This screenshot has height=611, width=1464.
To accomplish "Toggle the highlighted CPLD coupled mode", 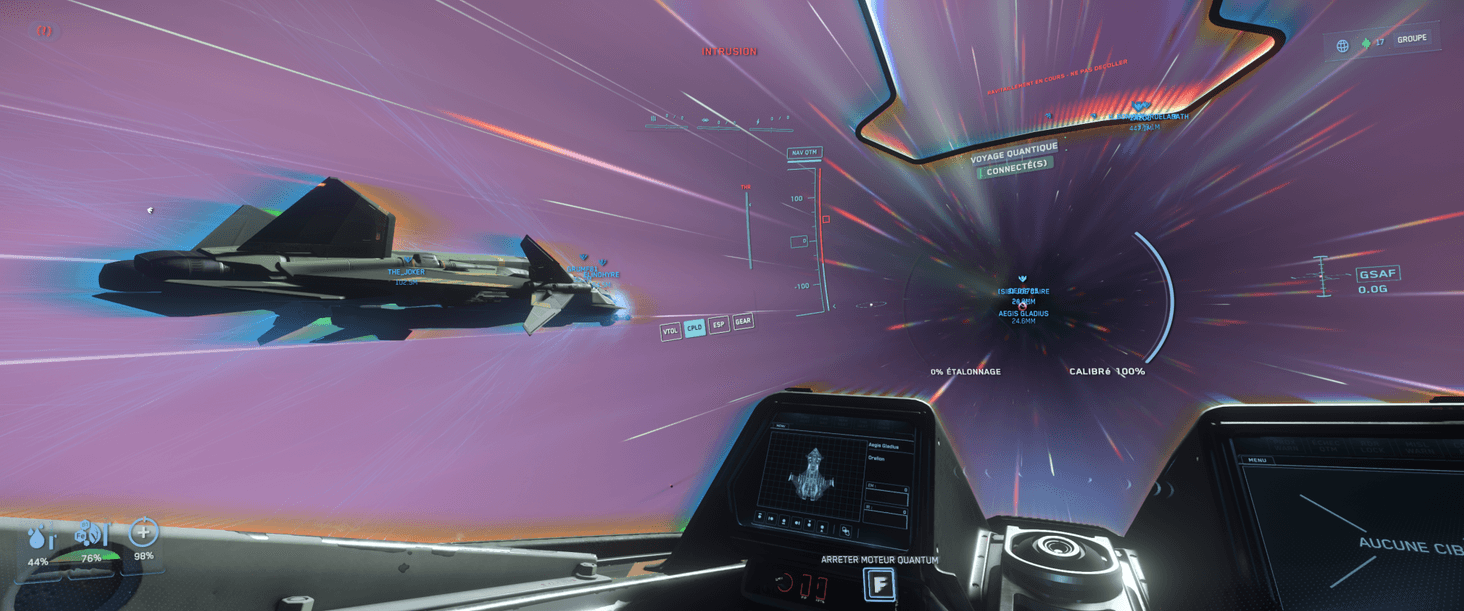I will coord(694,328).
